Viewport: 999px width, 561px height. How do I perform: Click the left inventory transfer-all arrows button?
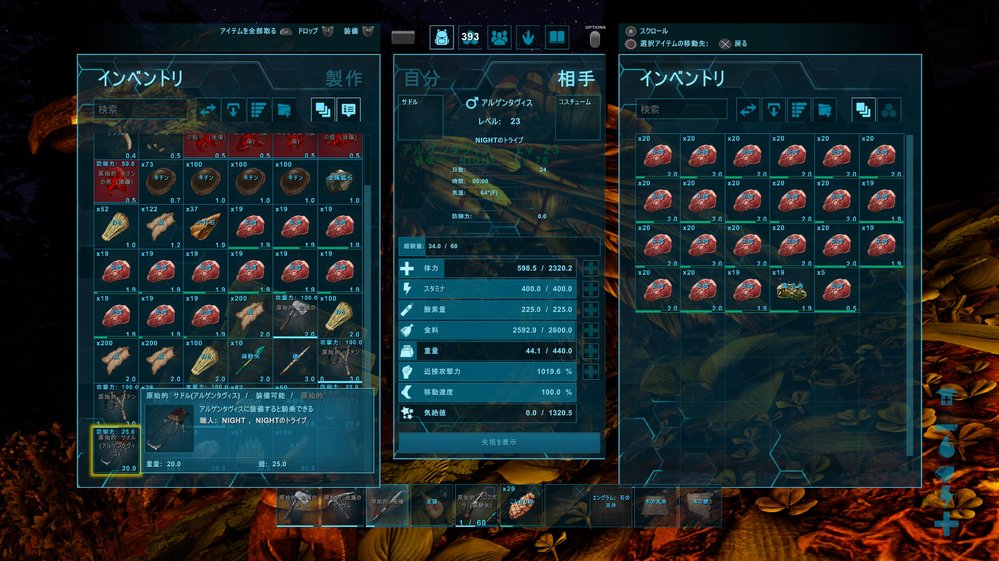[x=208, y=110]
